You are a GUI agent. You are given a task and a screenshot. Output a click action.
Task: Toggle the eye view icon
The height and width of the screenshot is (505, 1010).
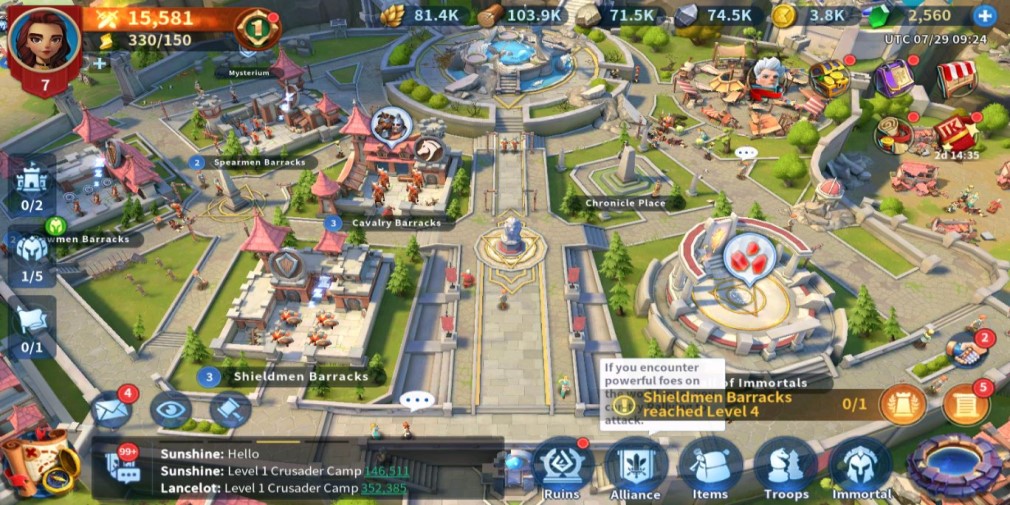point(170,408)
